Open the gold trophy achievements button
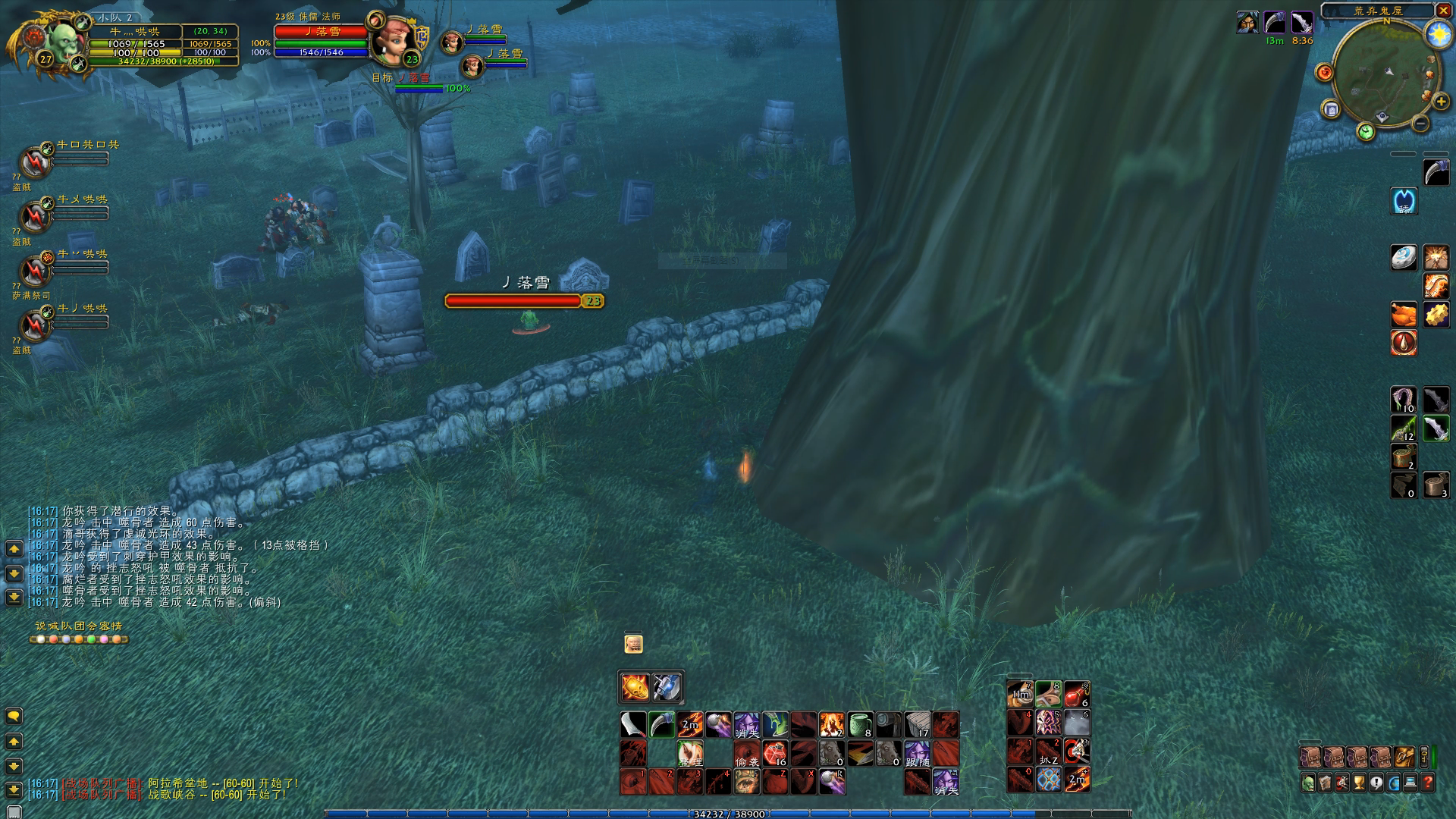The width and height of the screenshot is (1456, 819). coord(1360,783)
